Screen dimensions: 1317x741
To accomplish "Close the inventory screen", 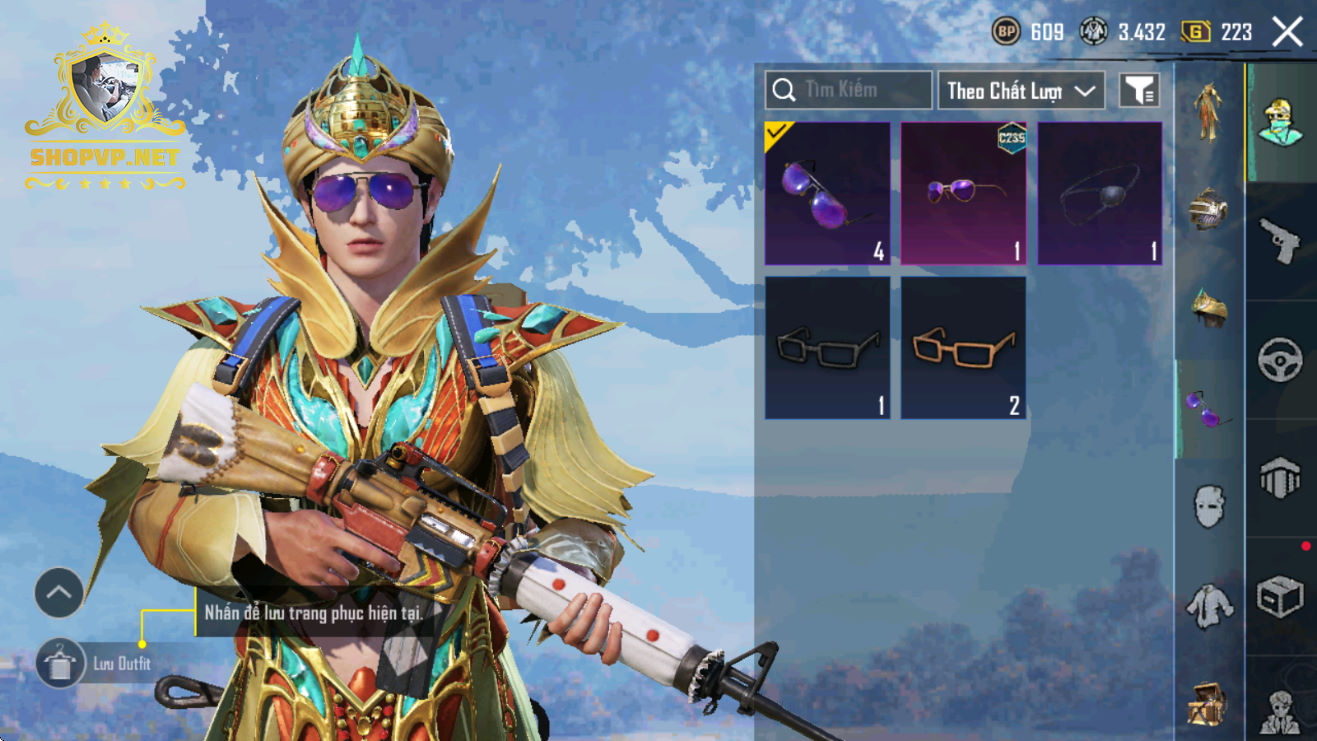I will [1287, 32].
